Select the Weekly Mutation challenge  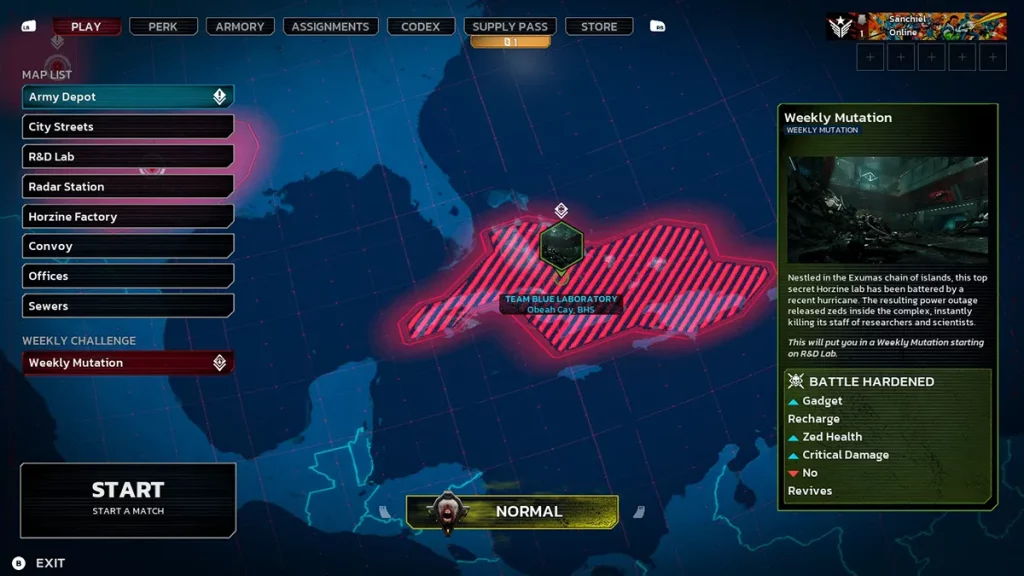click(128, 363)
